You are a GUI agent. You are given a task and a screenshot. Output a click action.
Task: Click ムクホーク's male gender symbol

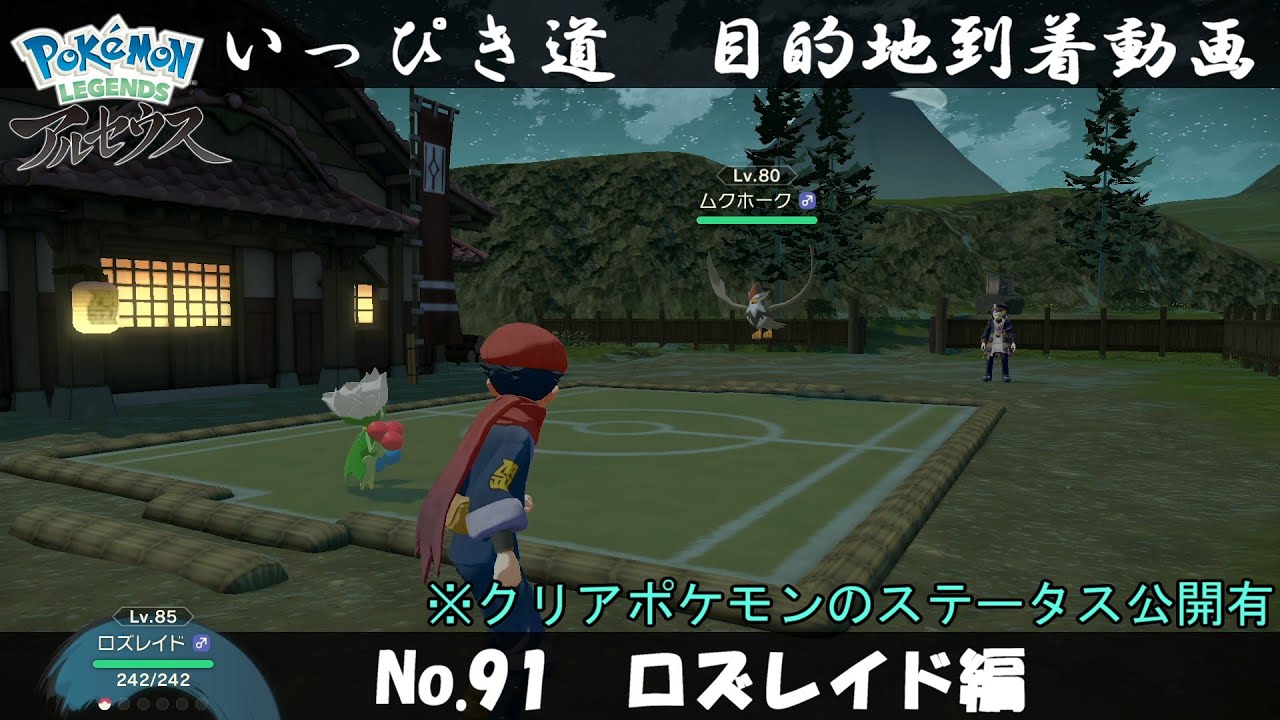808,200
